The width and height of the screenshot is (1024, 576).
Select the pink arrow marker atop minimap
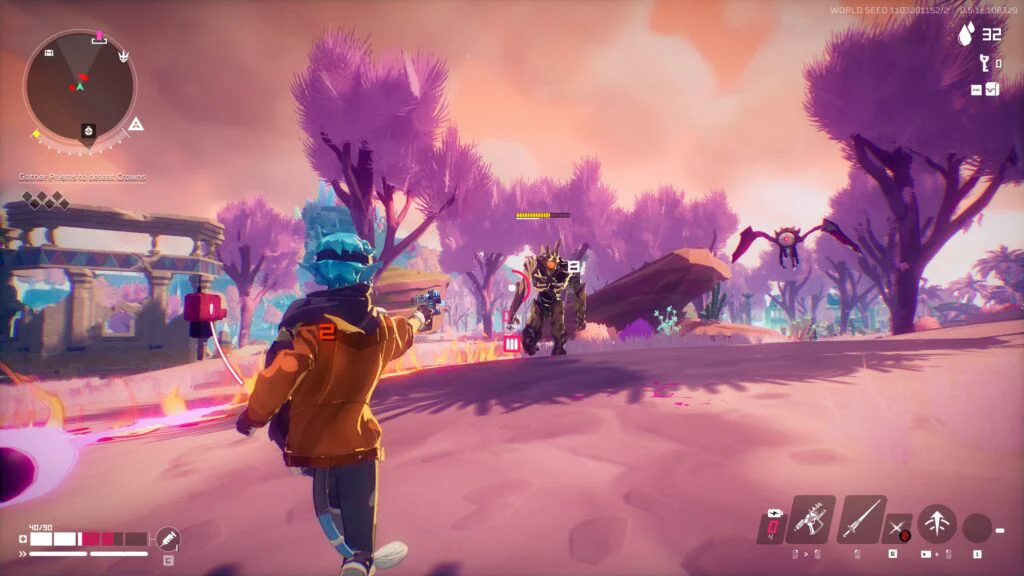click(99, 36)
